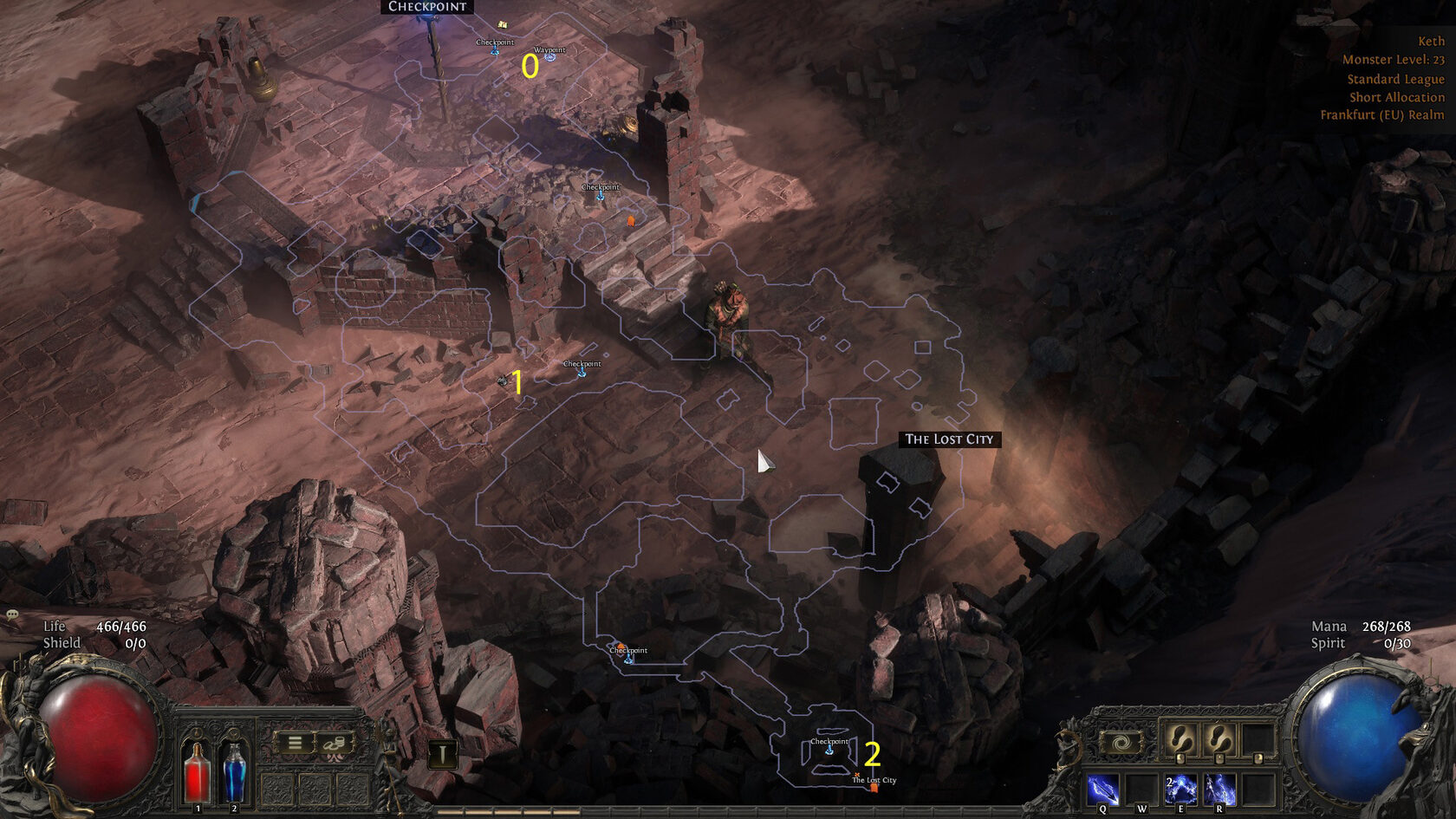Image resolution: width=1456 pixels, height=819 pixels.
Task: Open the chat via the speech bubble icon
Action: coord(12,614)
